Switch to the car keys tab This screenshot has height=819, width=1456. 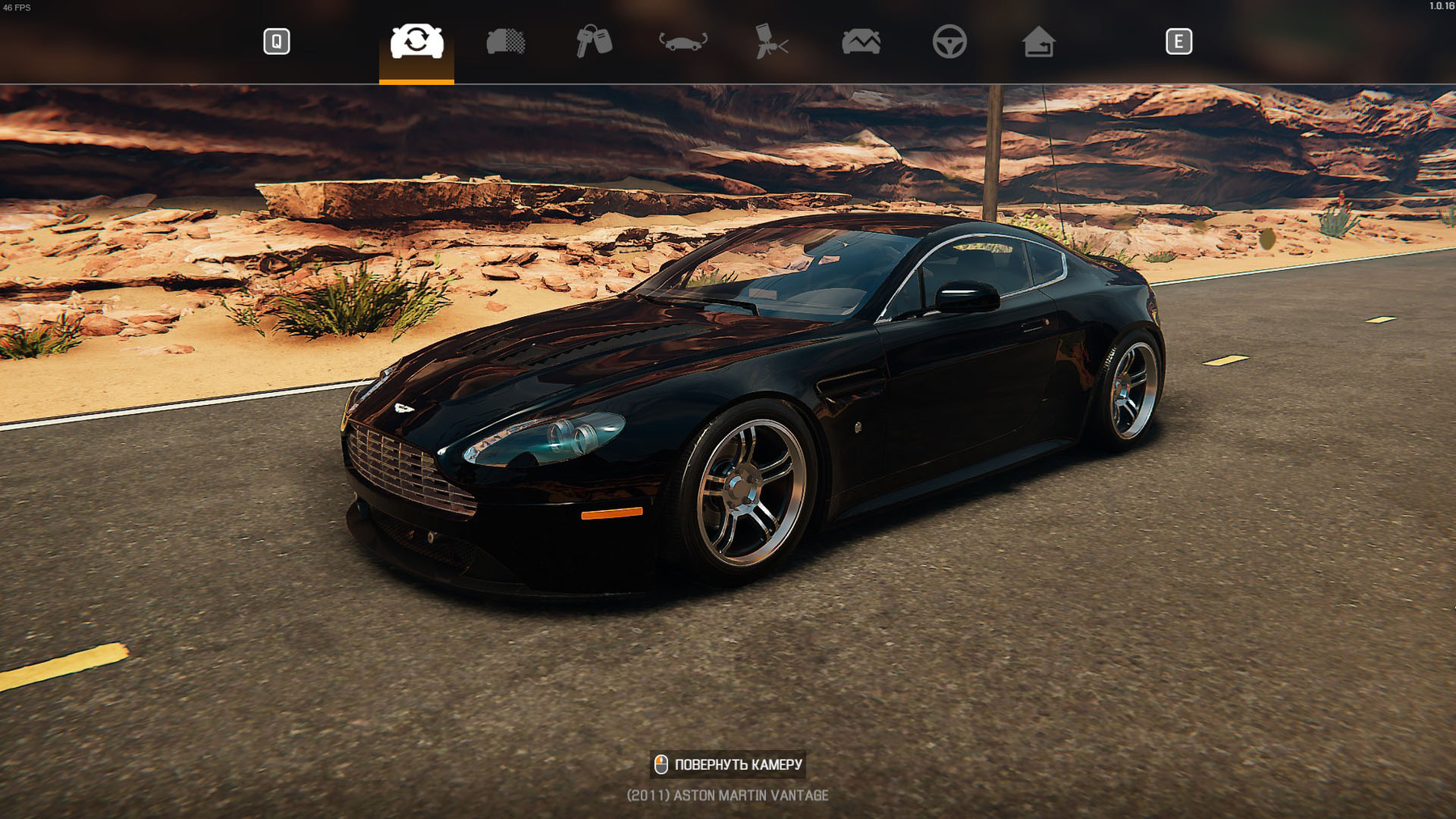pos(594,41)
